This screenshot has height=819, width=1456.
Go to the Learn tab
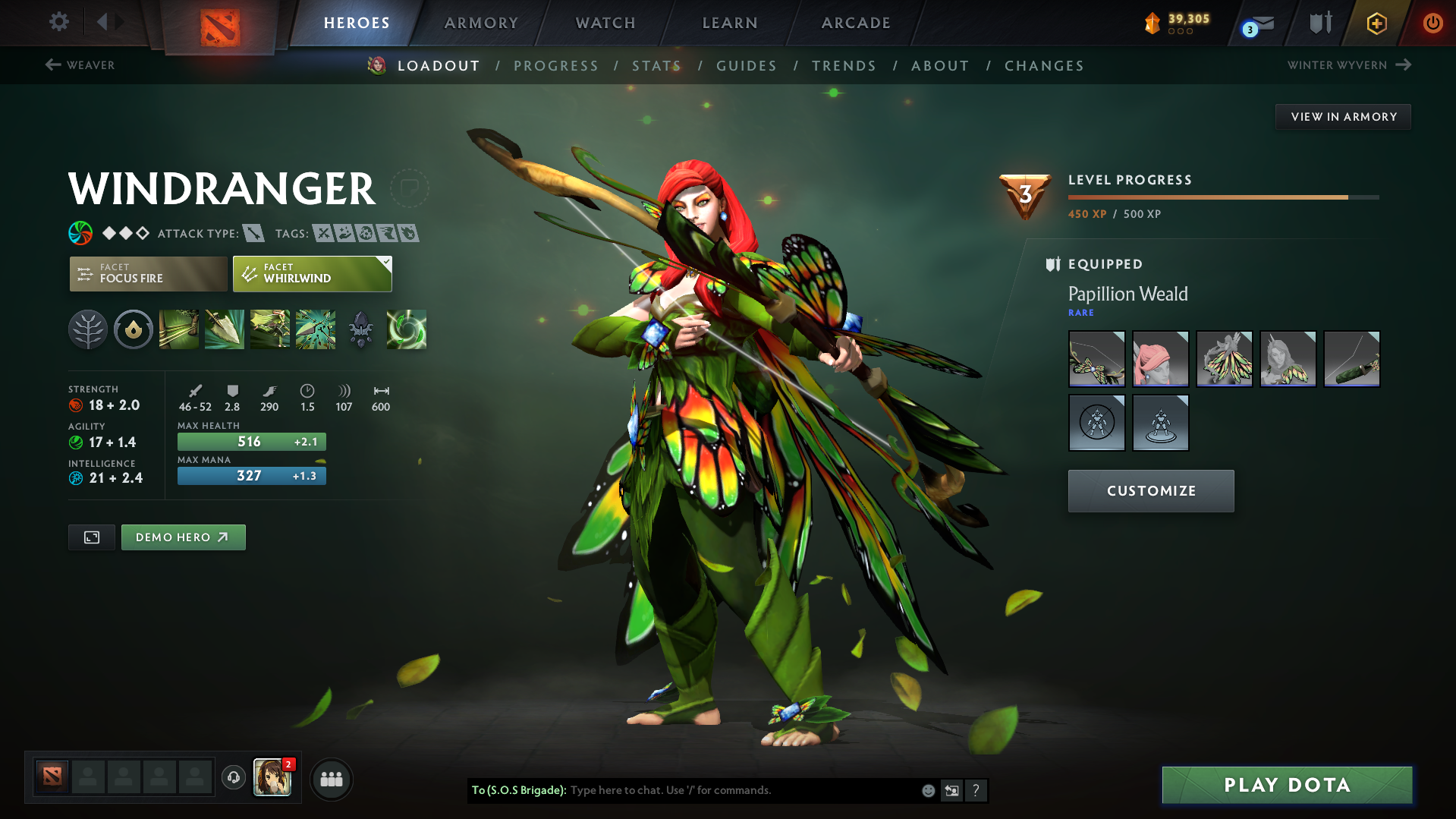click(730, 23)
